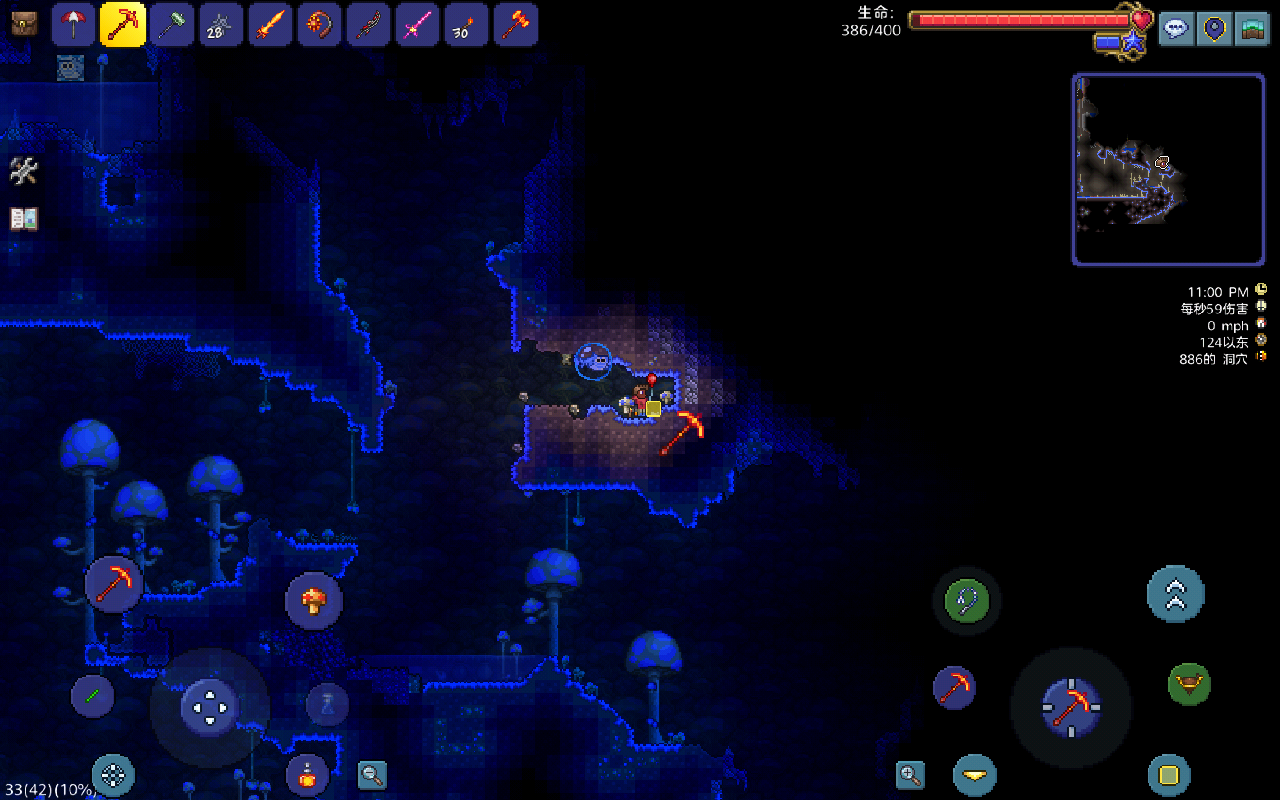Choose the pink sword hotbar slot
The width and height of the screenshot is (1280, 800).
(x=417, y=24)
